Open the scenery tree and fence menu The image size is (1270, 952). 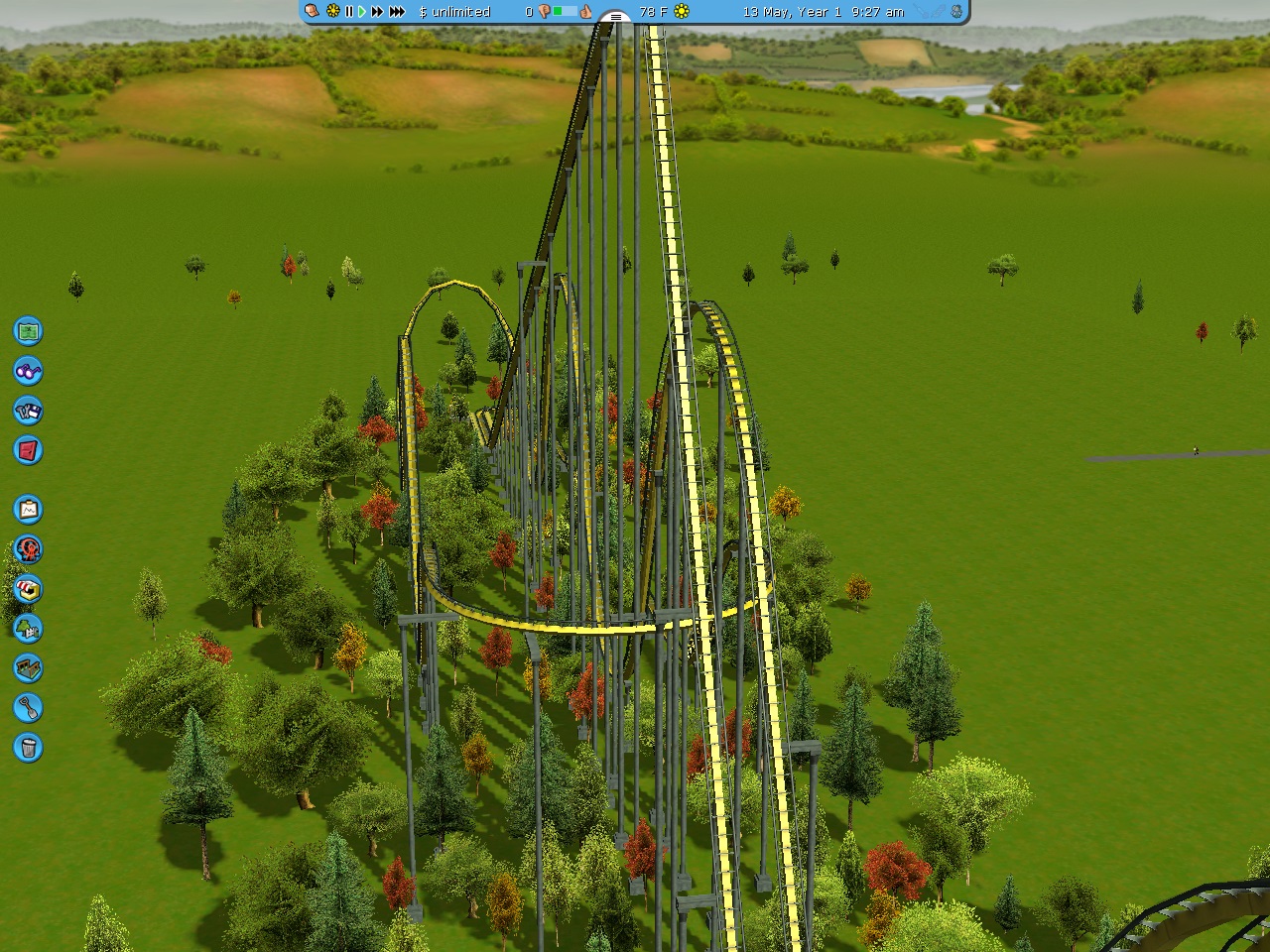pyautogui.click(x=28, y=629)
